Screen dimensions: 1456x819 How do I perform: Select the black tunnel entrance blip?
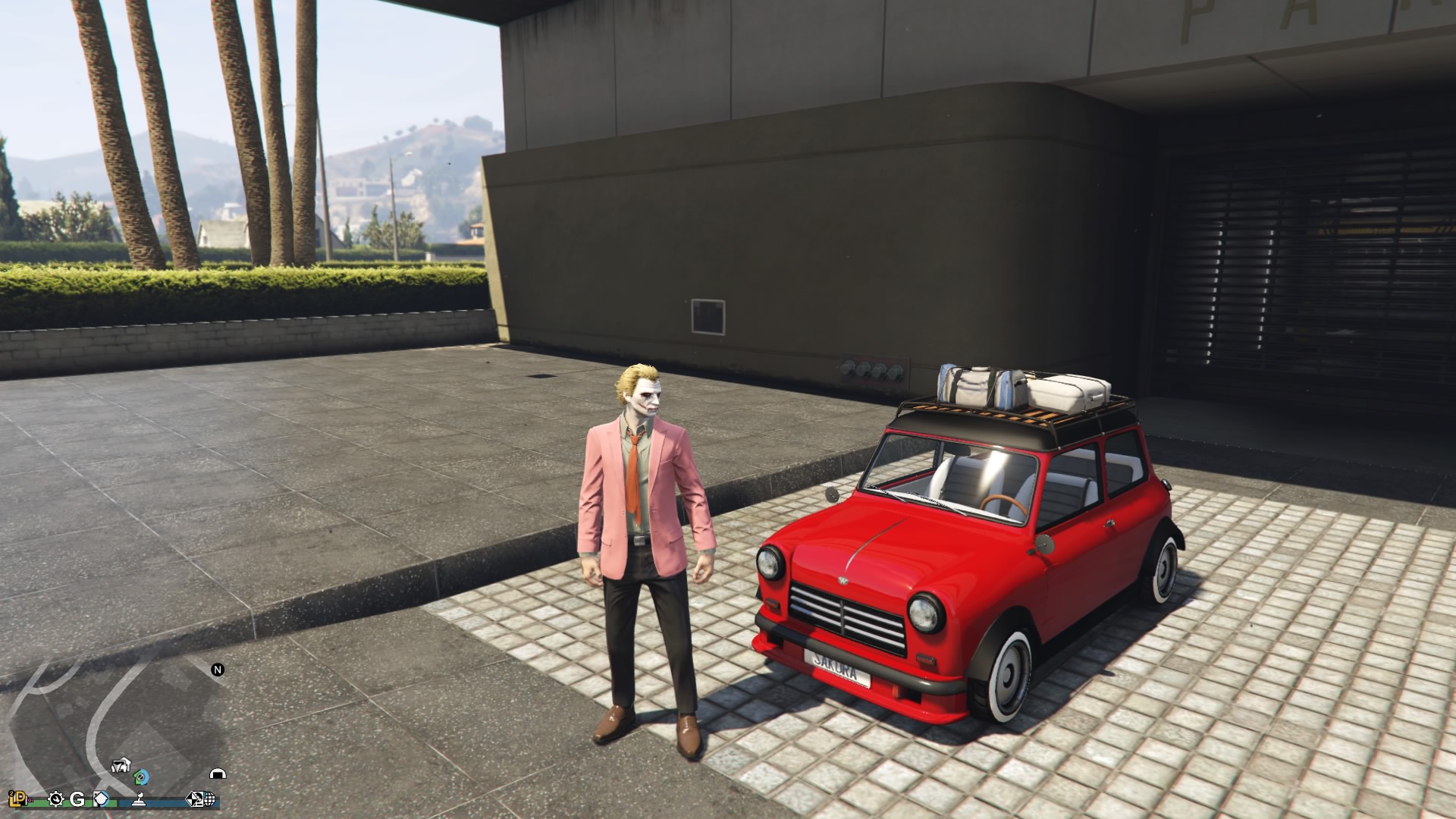tap(218, 773)
